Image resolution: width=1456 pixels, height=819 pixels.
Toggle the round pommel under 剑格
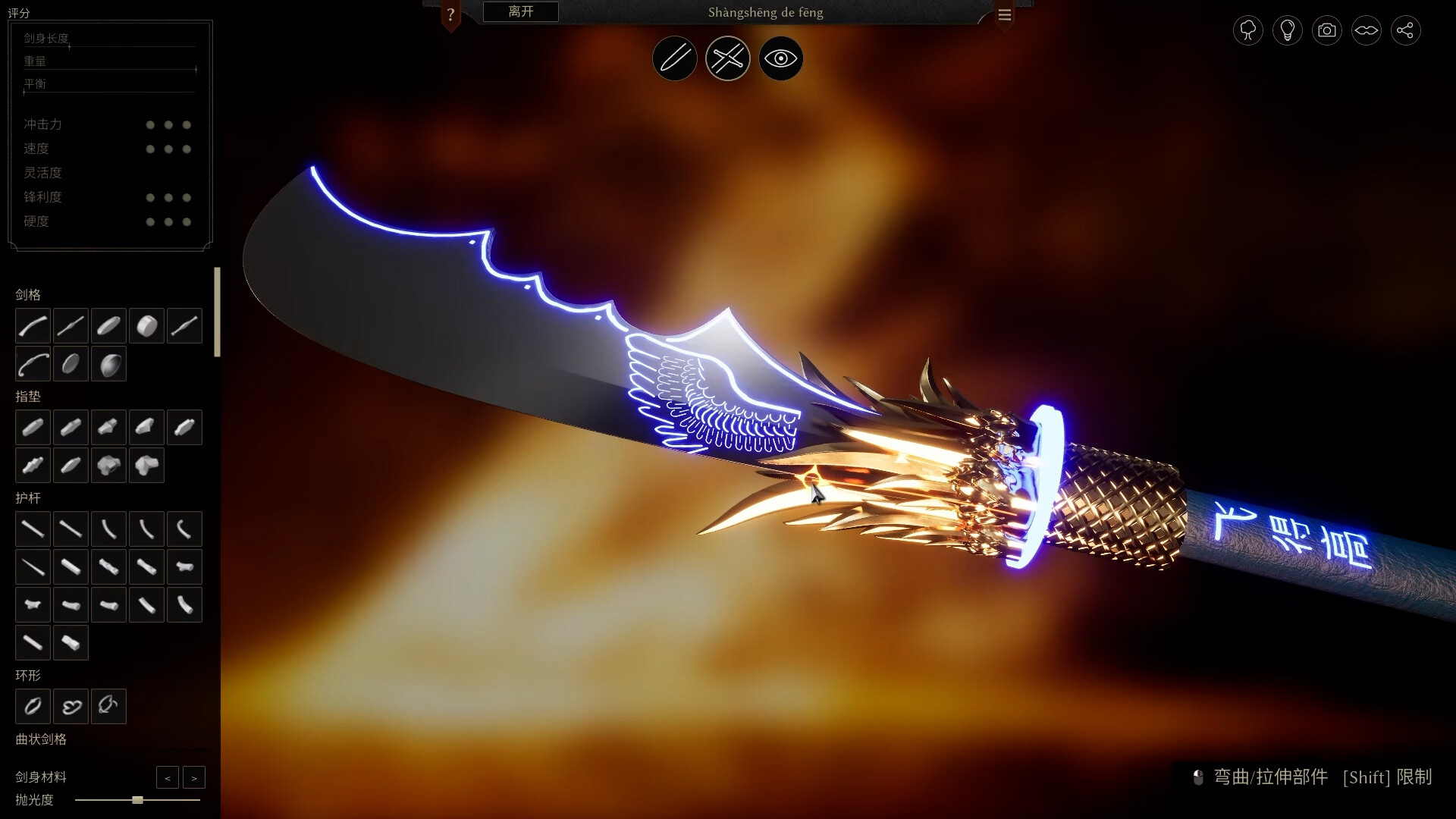tap(146, 326)
